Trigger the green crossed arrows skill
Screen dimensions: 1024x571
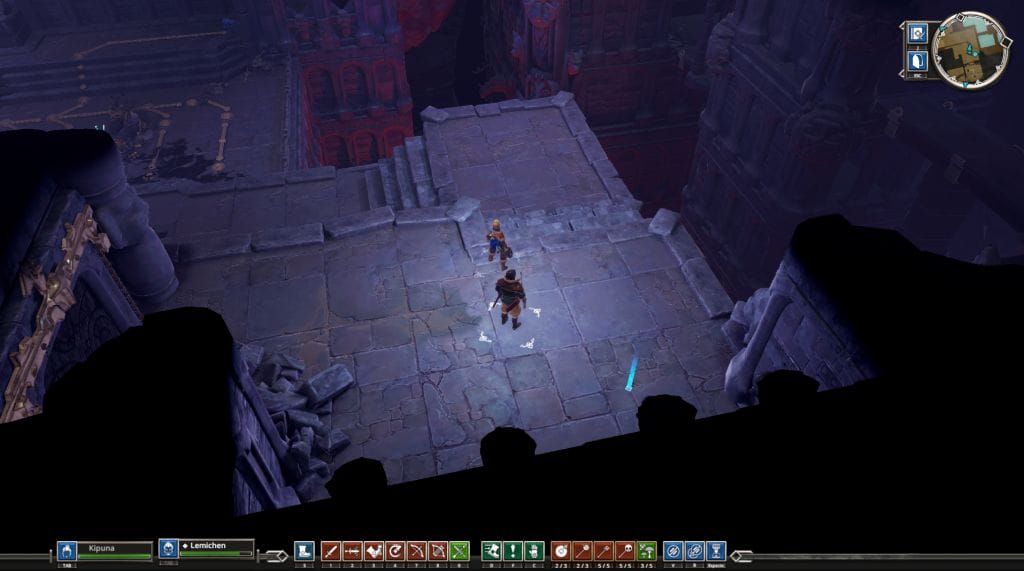click(x=459, y=550)
